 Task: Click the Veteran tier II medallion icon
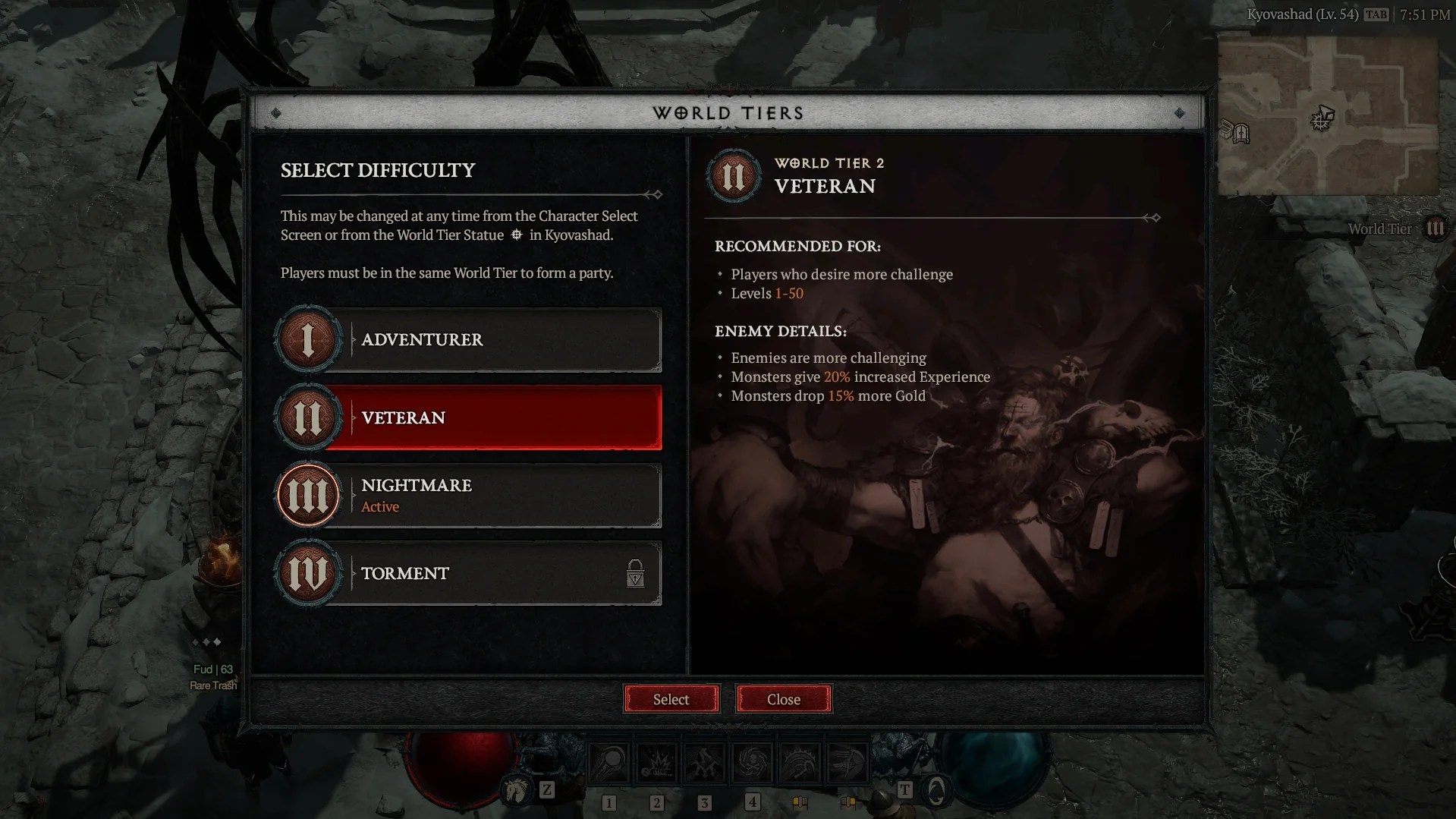(x=307, y=417)
